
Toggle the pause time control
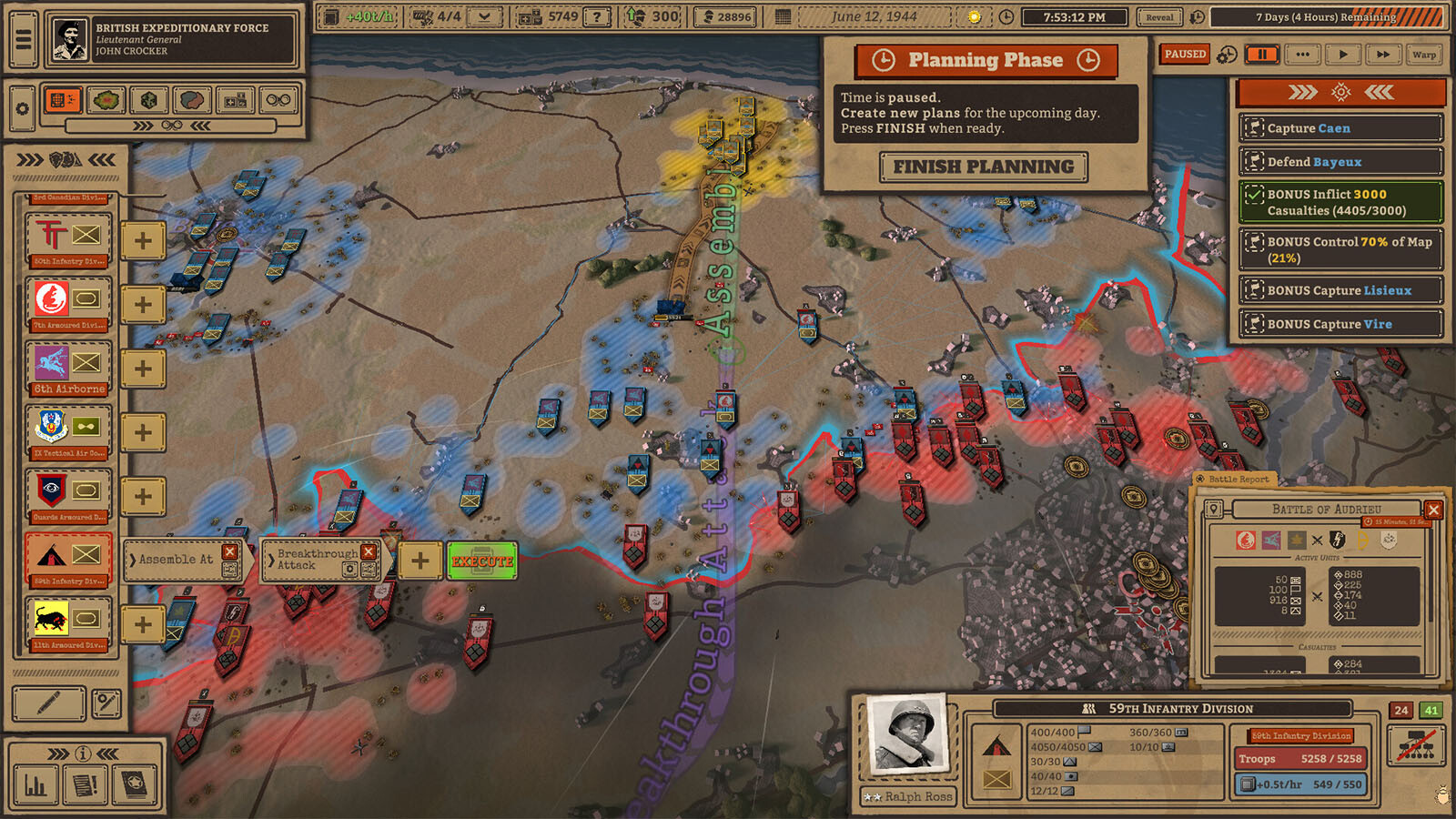1262,55
